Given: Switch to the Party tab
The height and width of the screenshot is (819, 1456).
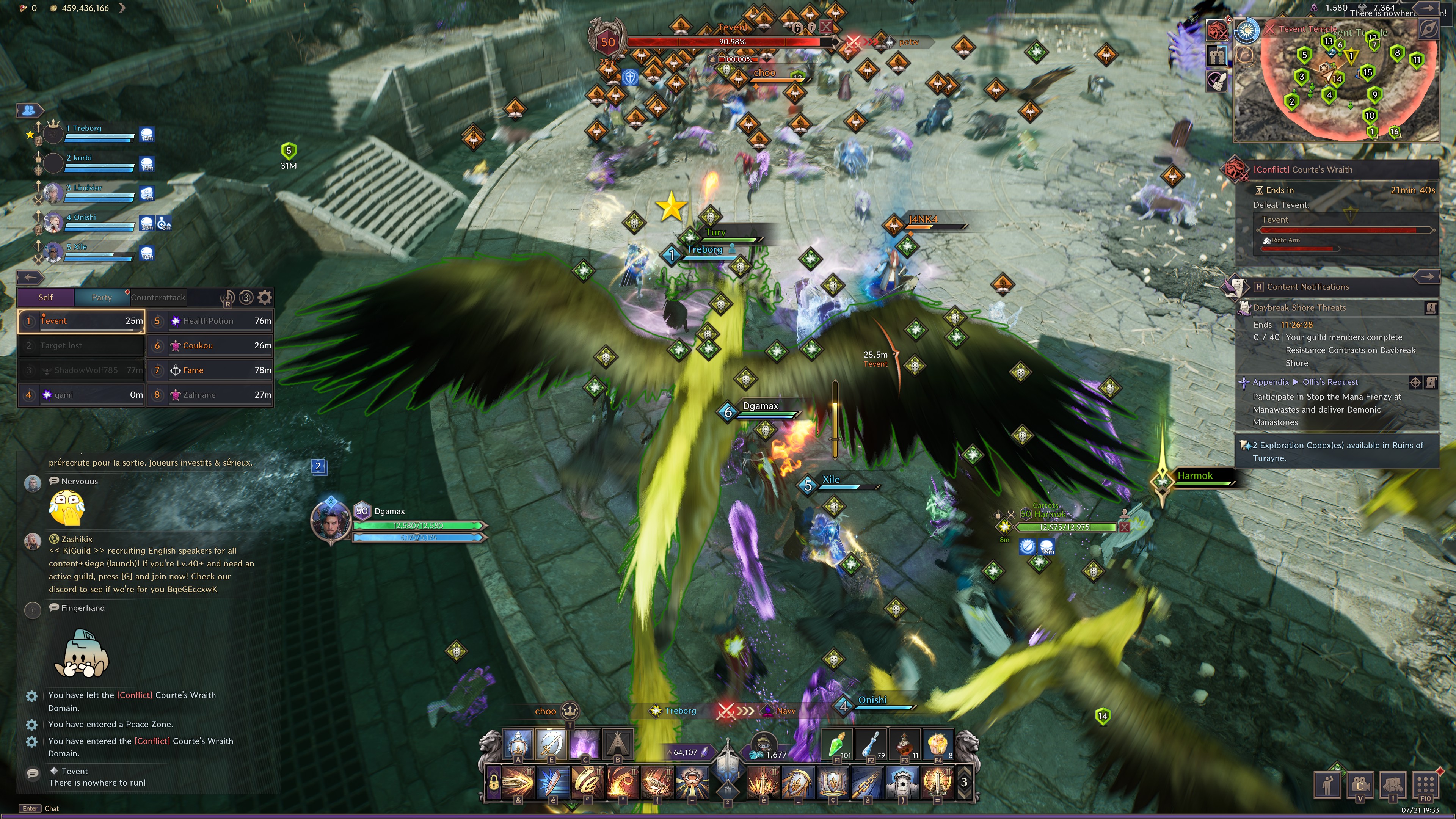Looking at the screenshot, I should (102, 297).
